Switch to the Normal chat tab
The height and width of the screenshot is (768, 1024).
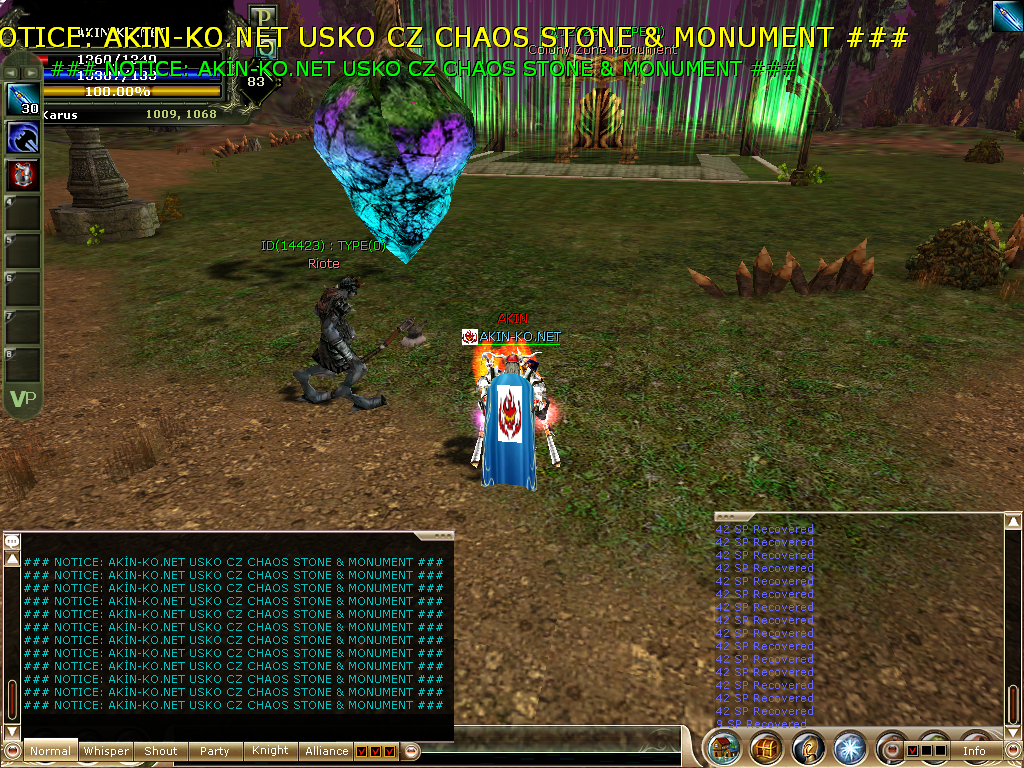pos(50,751)
